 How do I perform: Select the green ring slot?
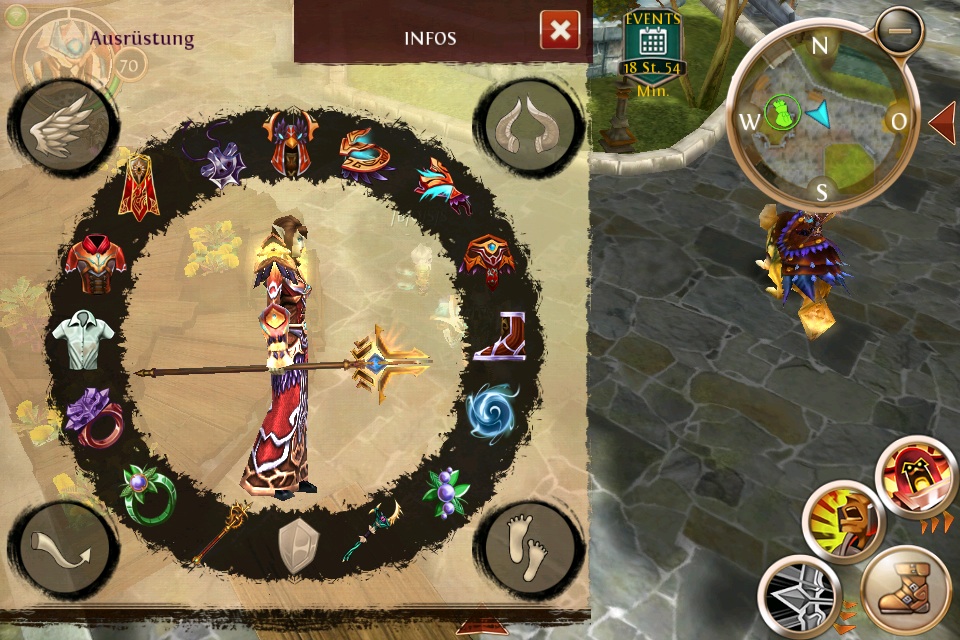[x=147, y=488]
